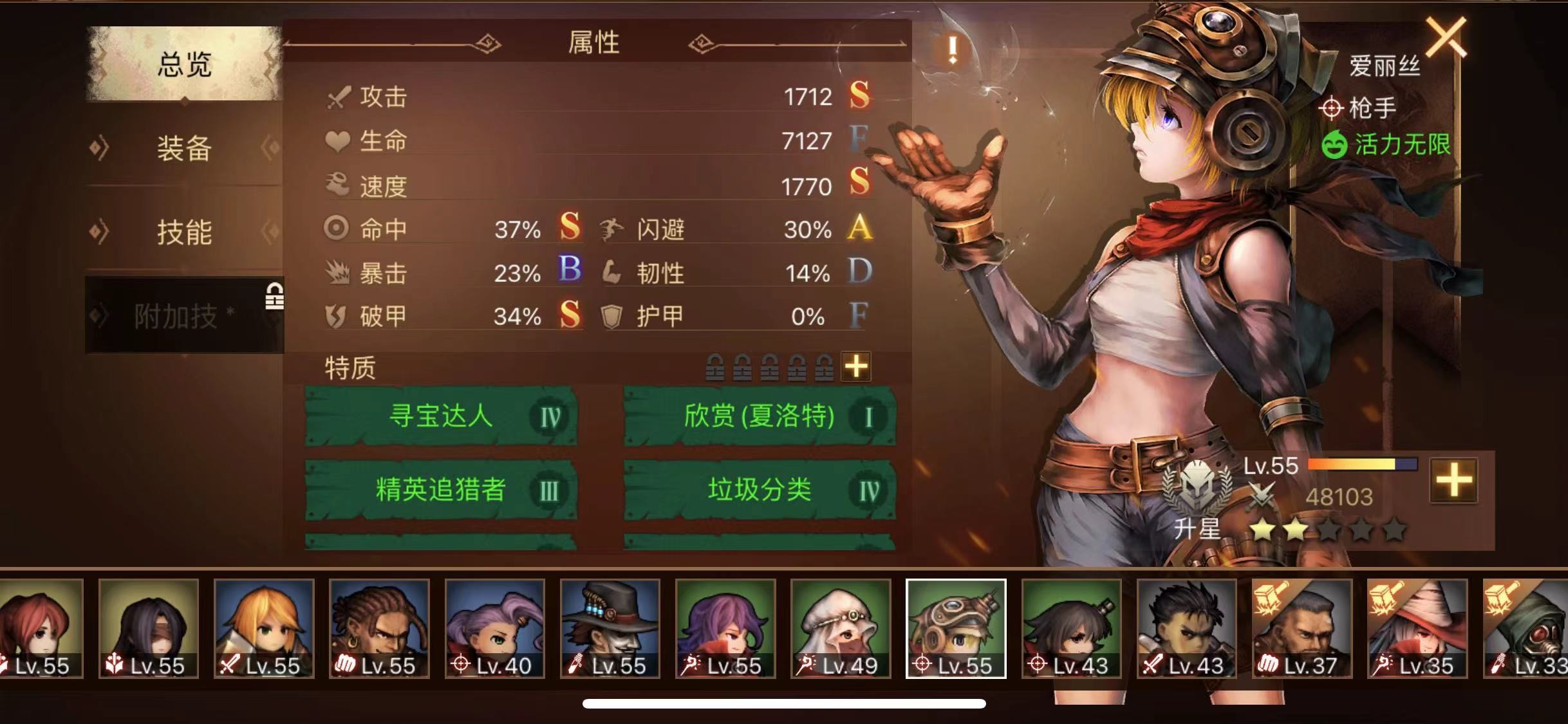1568x724 pixels.
Task: View the 精英追猎者 trait
Action: 441,490
